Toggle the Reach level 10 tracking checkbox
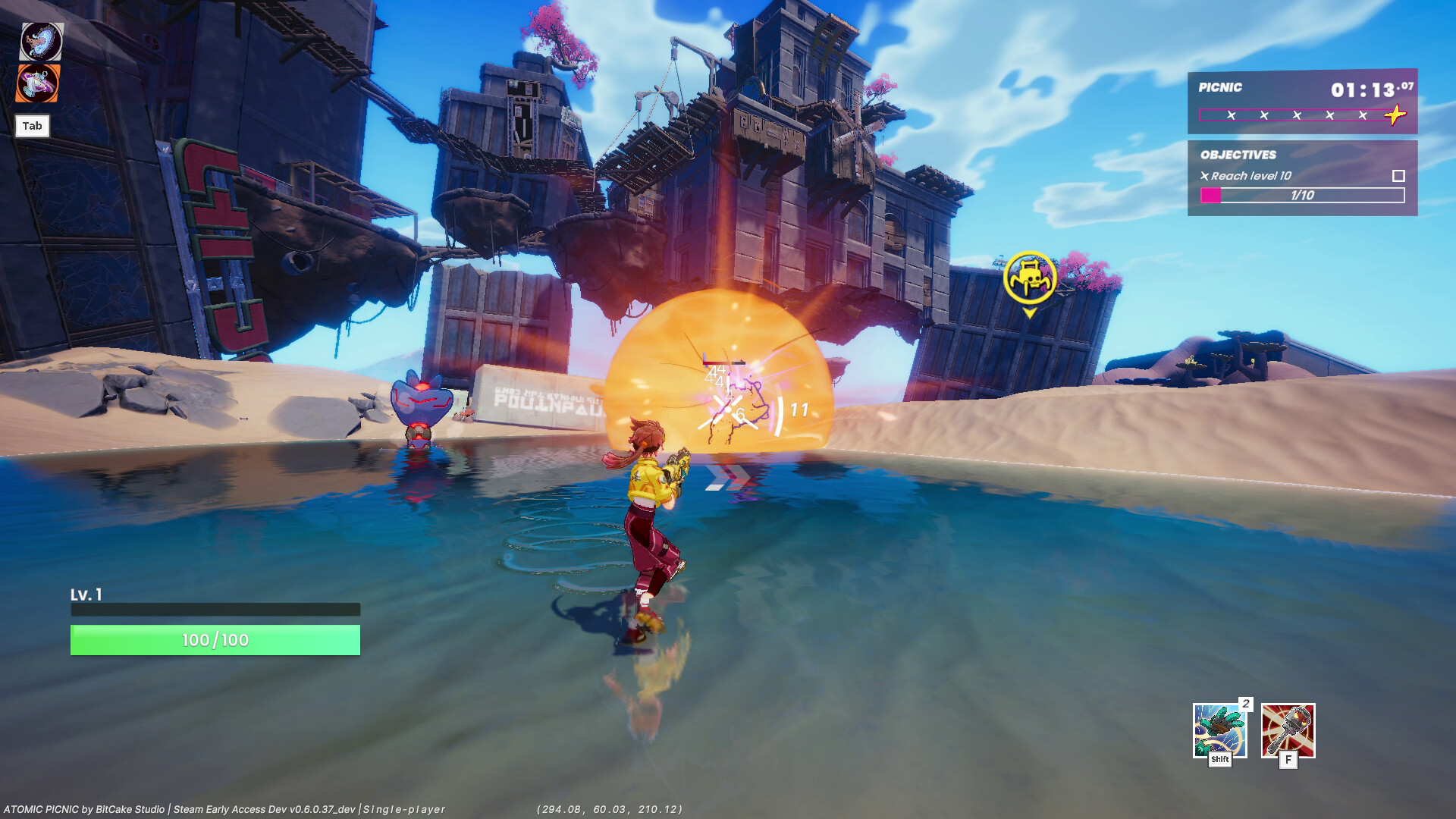 pyautogui.click(x=1398, y=174)
